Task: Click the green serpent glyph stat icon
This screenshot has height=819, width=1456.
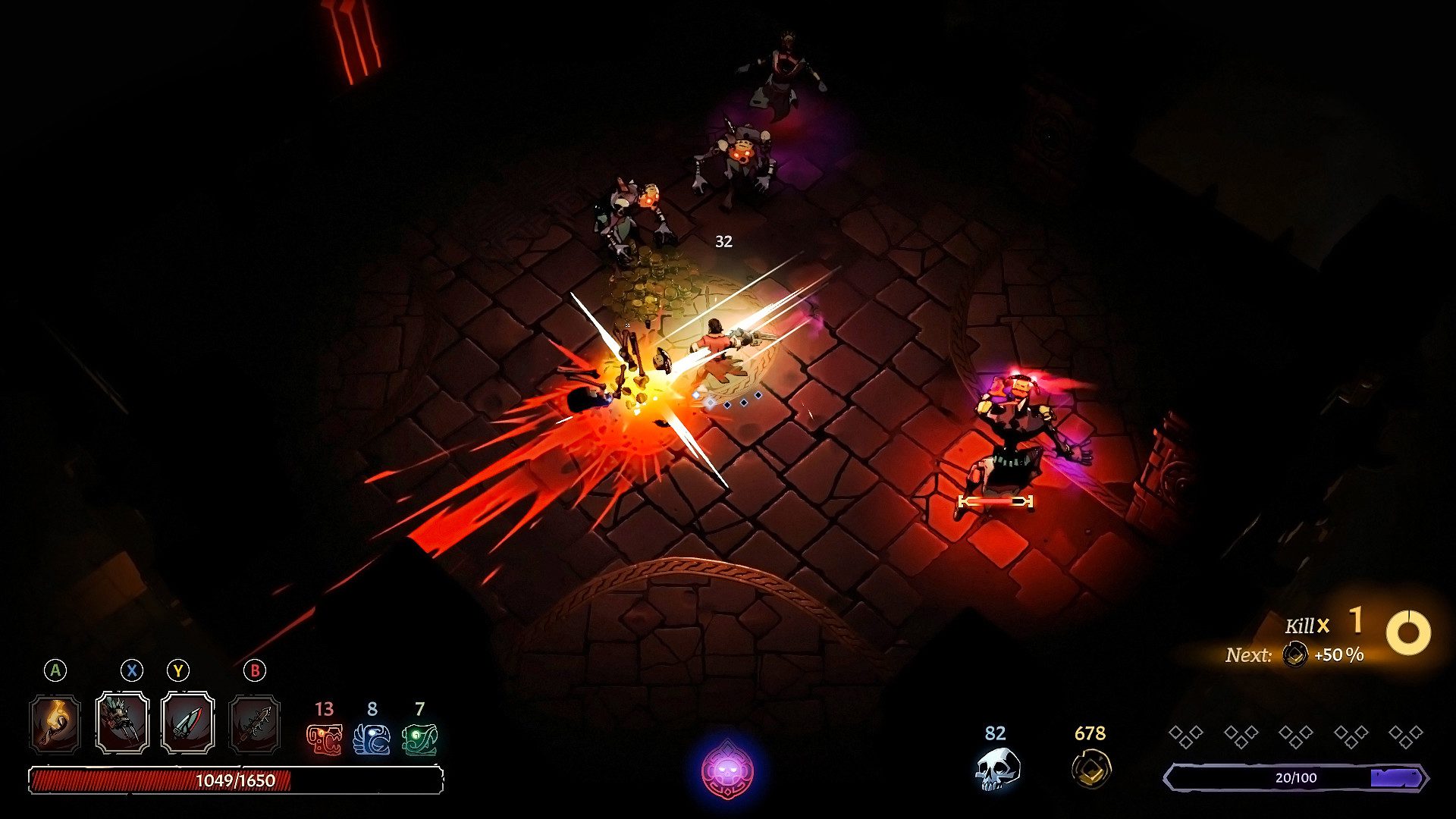Action: click(419, 739)
